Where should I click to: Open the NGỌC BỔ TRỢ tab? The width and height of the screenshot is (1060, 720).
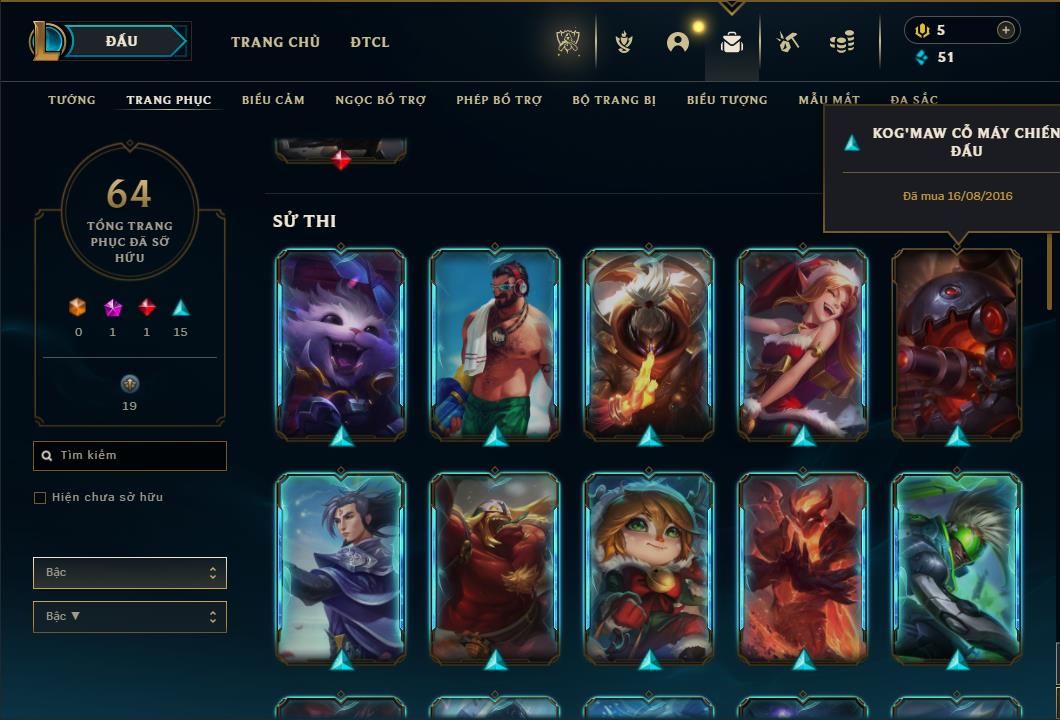pos(380,100)
